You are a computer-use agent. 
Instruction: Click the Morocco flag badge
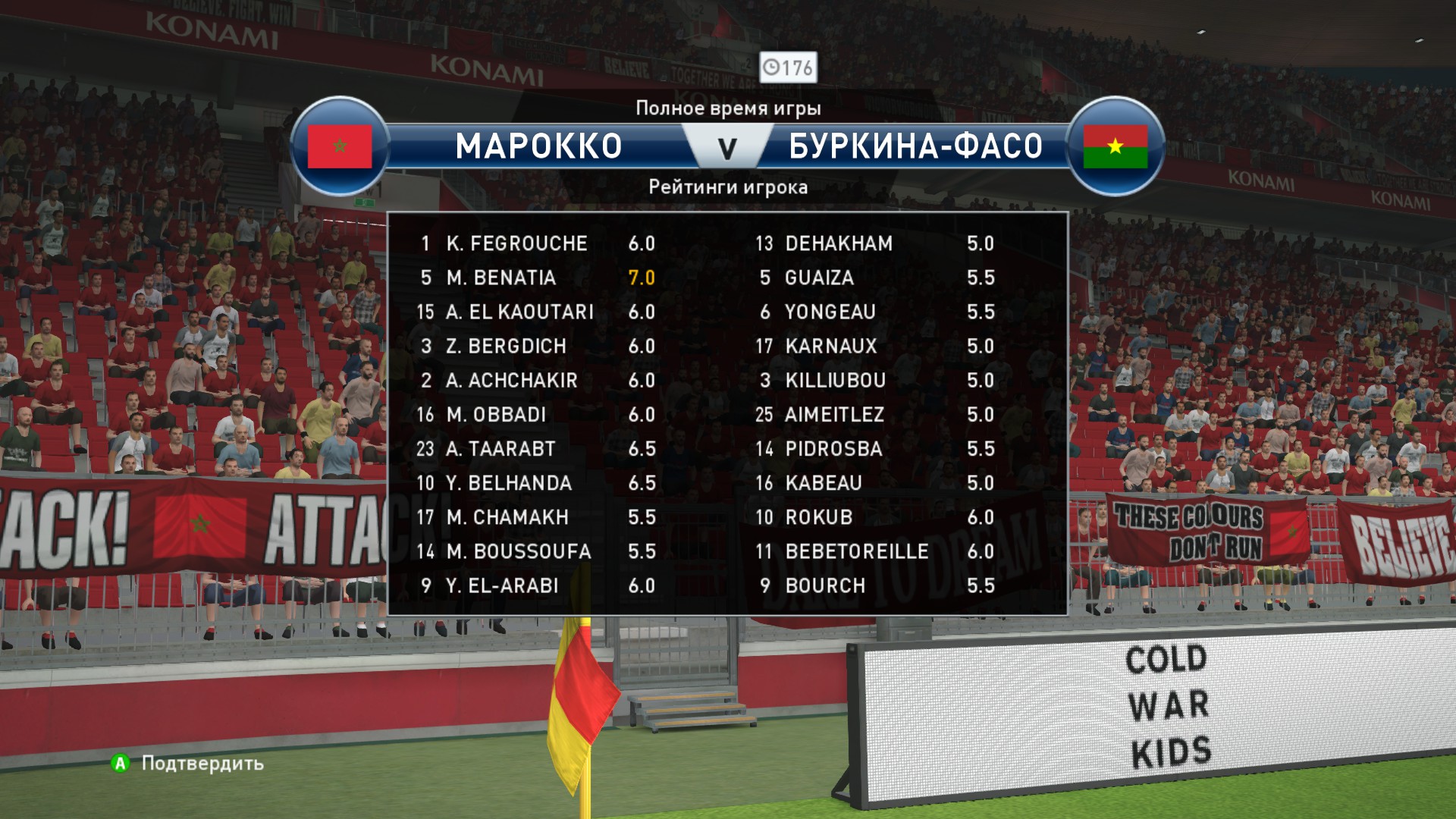point(340,146)
